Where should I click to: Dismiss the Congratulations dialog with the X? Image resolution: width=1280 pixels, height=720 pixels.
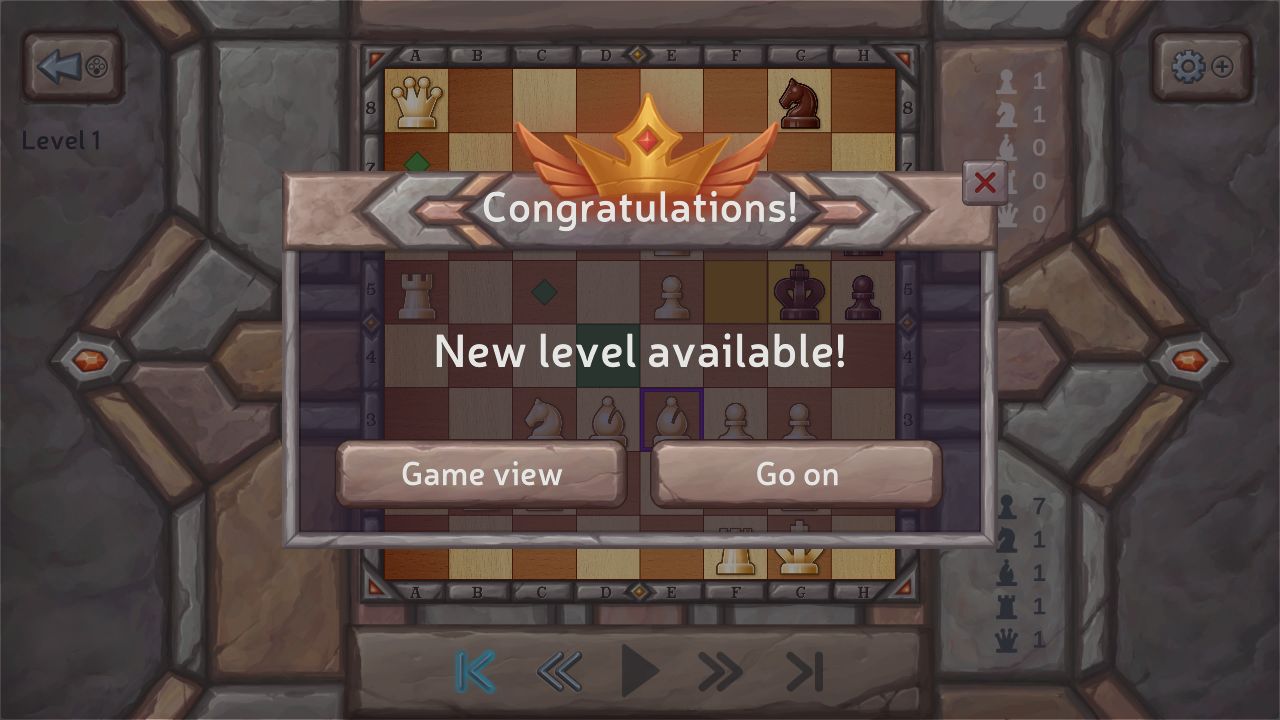click(x=984, y=183)
